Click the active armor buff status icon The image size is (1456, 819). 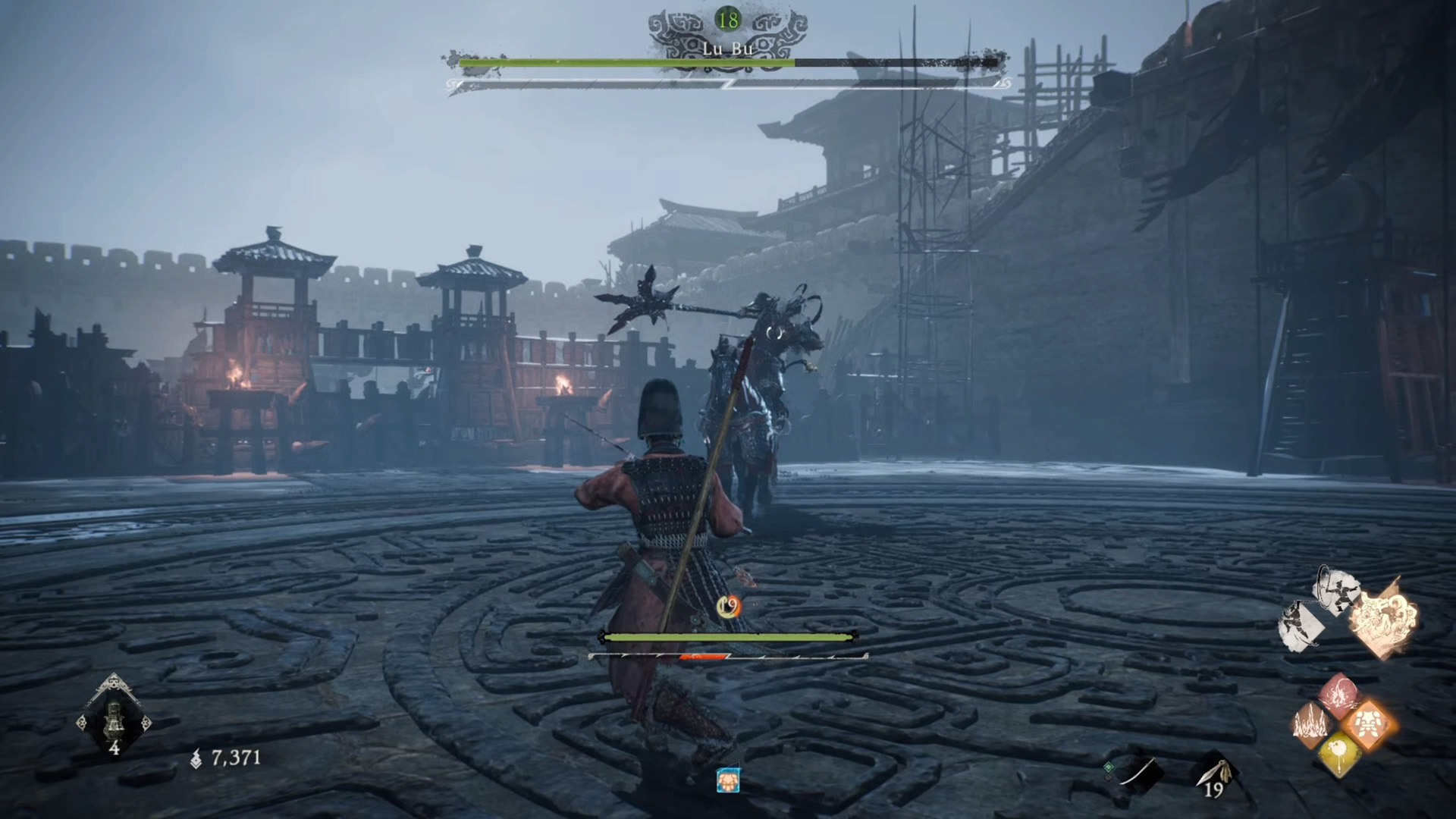coord(727,780)
